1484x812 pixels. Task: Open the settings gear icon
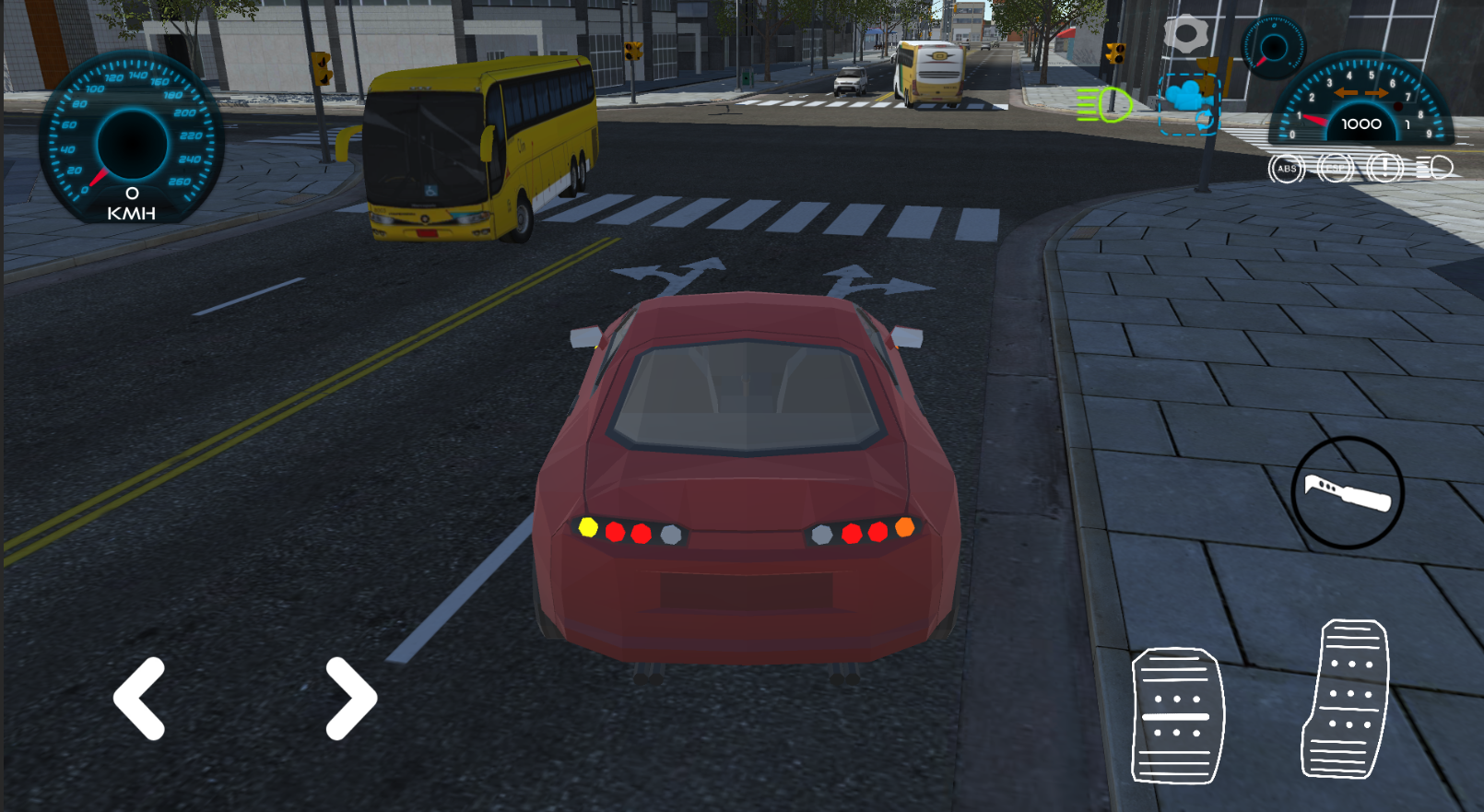[x=1186, y=32]
